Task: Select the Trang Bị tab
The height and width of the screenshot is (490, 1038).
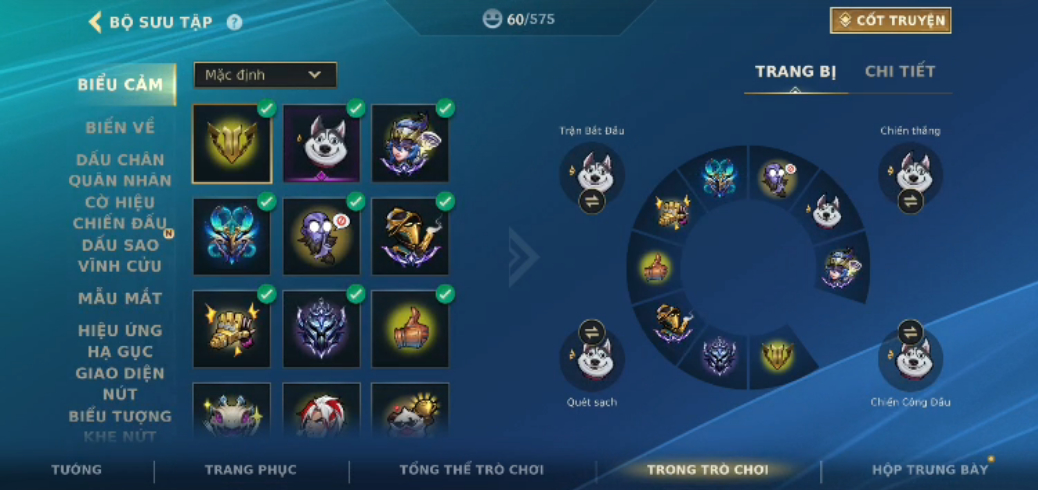Action: 795,72
